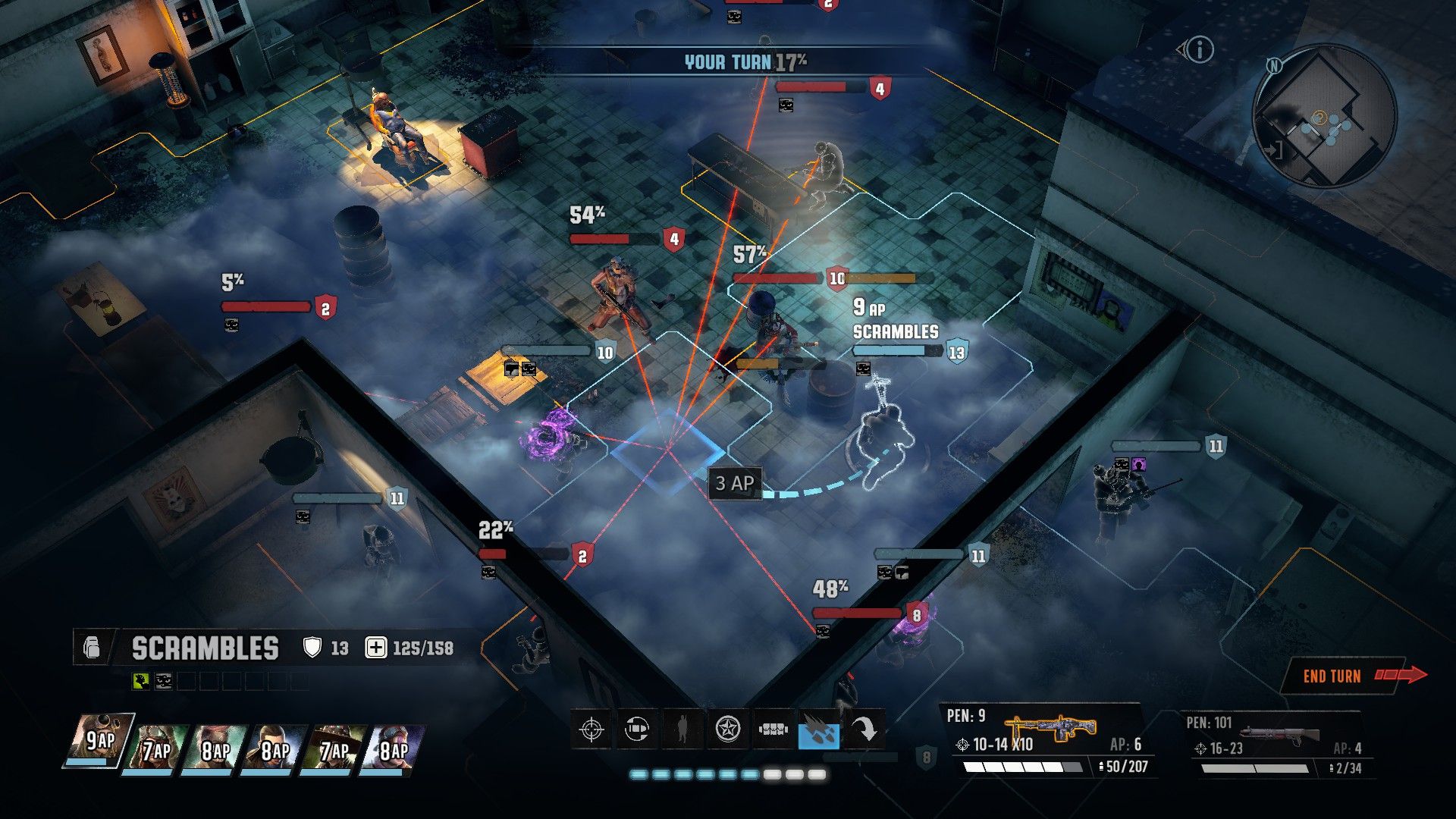1456x819 pixels.
Task: Open the skills star icon on the action bar
Action: point(726,730)
